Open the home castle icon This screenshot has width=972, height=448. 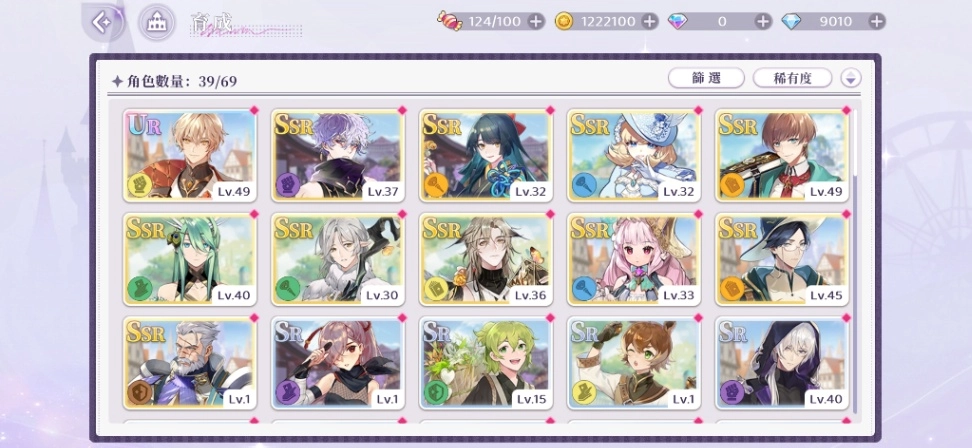155,21
